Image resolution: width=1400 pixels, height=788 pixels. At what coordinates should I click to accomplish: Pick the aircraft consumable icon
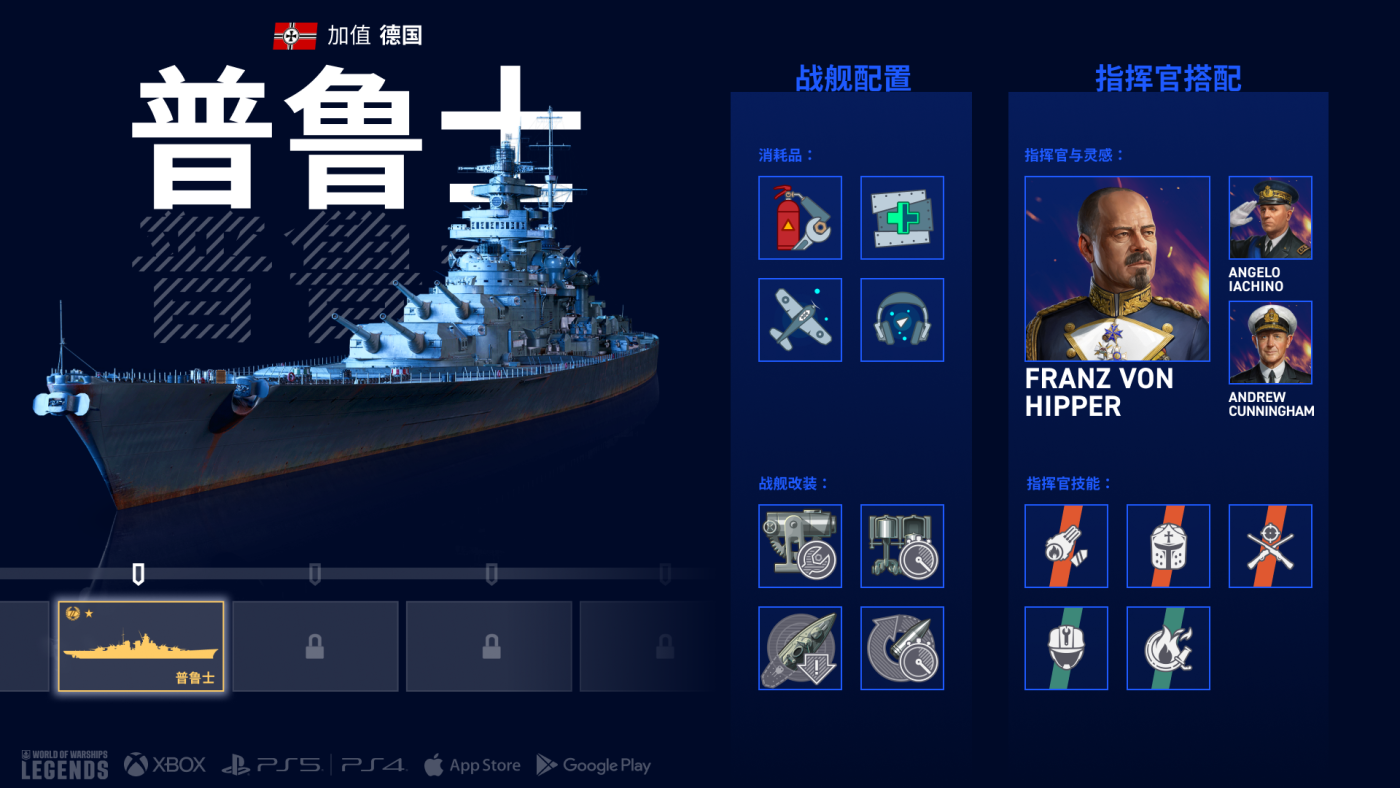point(800,320)
